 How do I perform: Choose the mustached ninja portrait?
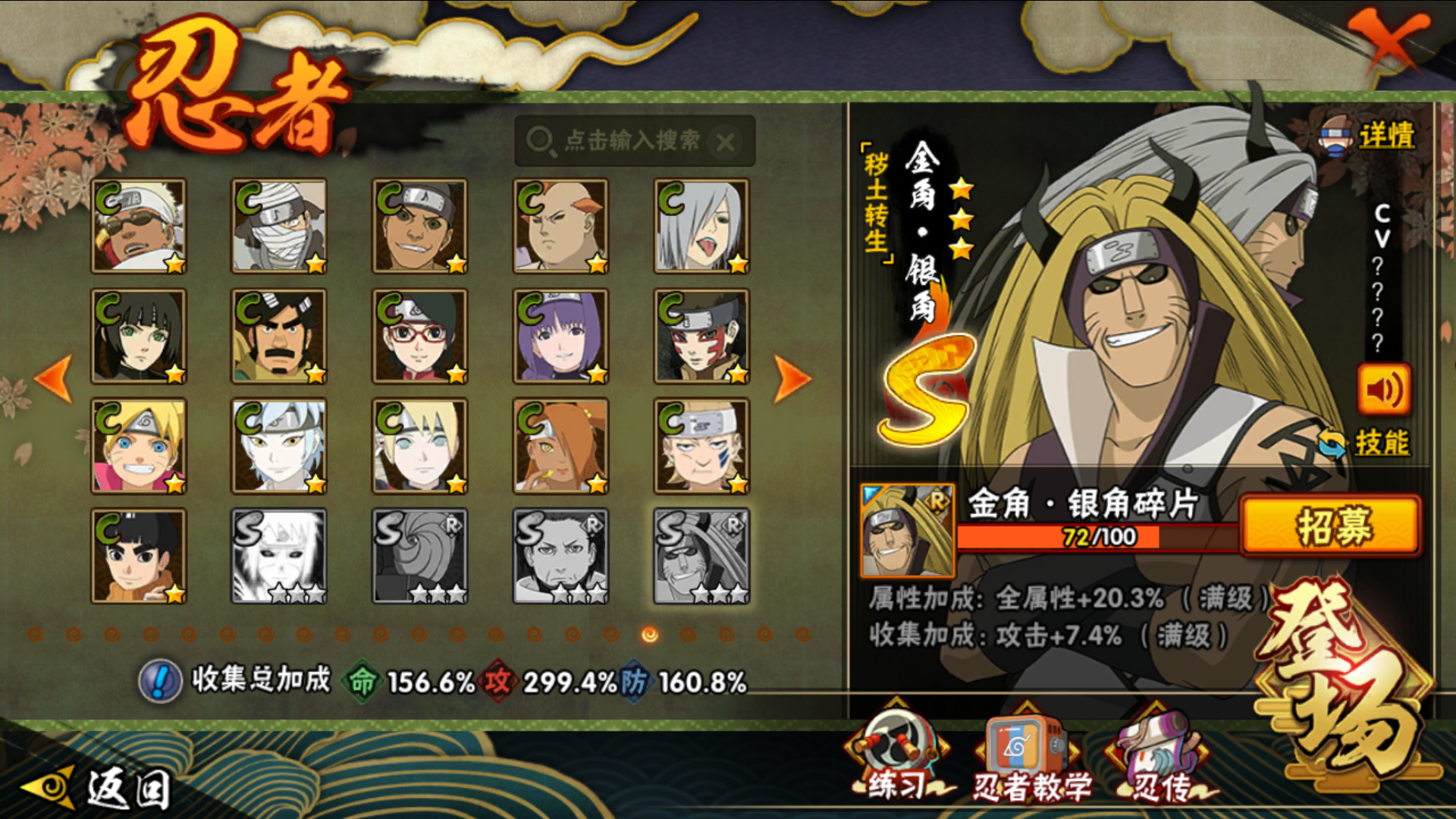(x=279, y=336)
